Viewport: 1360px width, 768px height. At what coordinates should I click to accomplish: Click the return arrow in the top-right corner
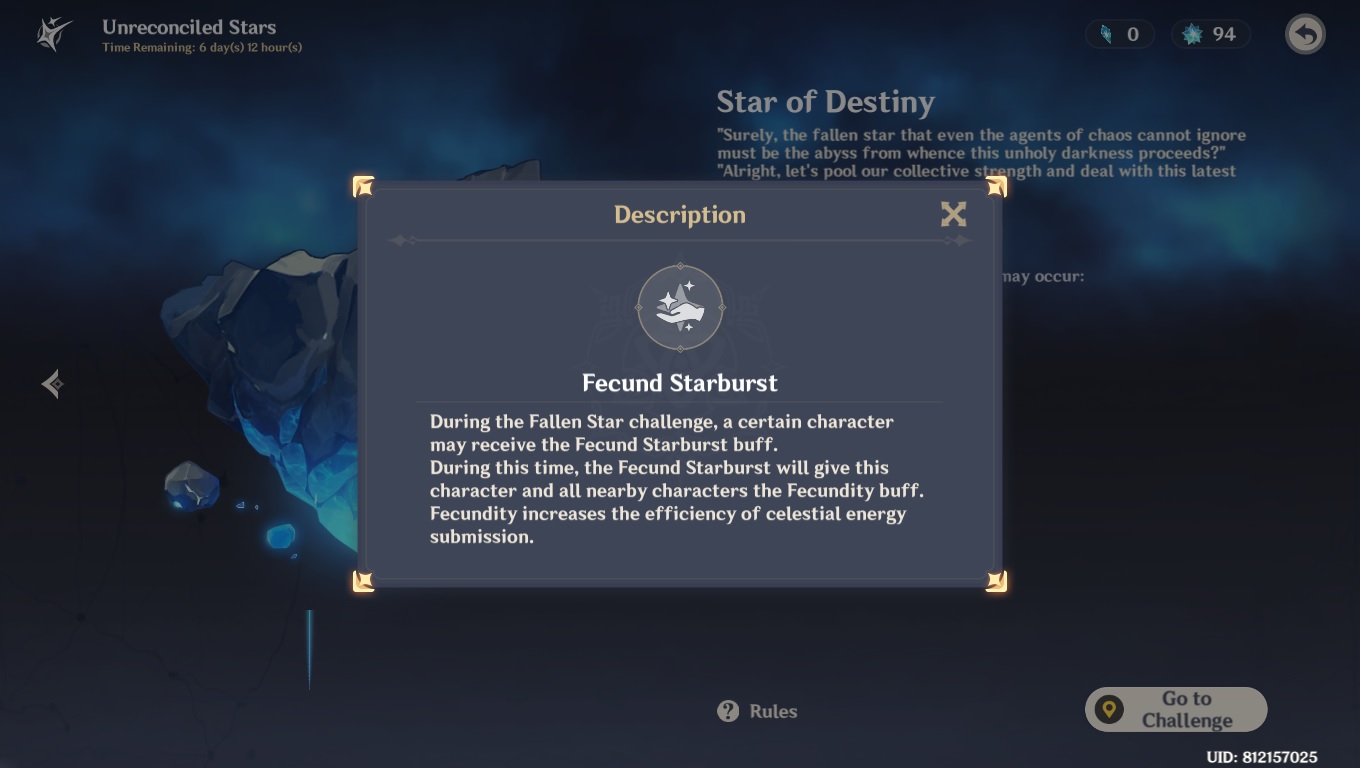tap(1304, 33)
